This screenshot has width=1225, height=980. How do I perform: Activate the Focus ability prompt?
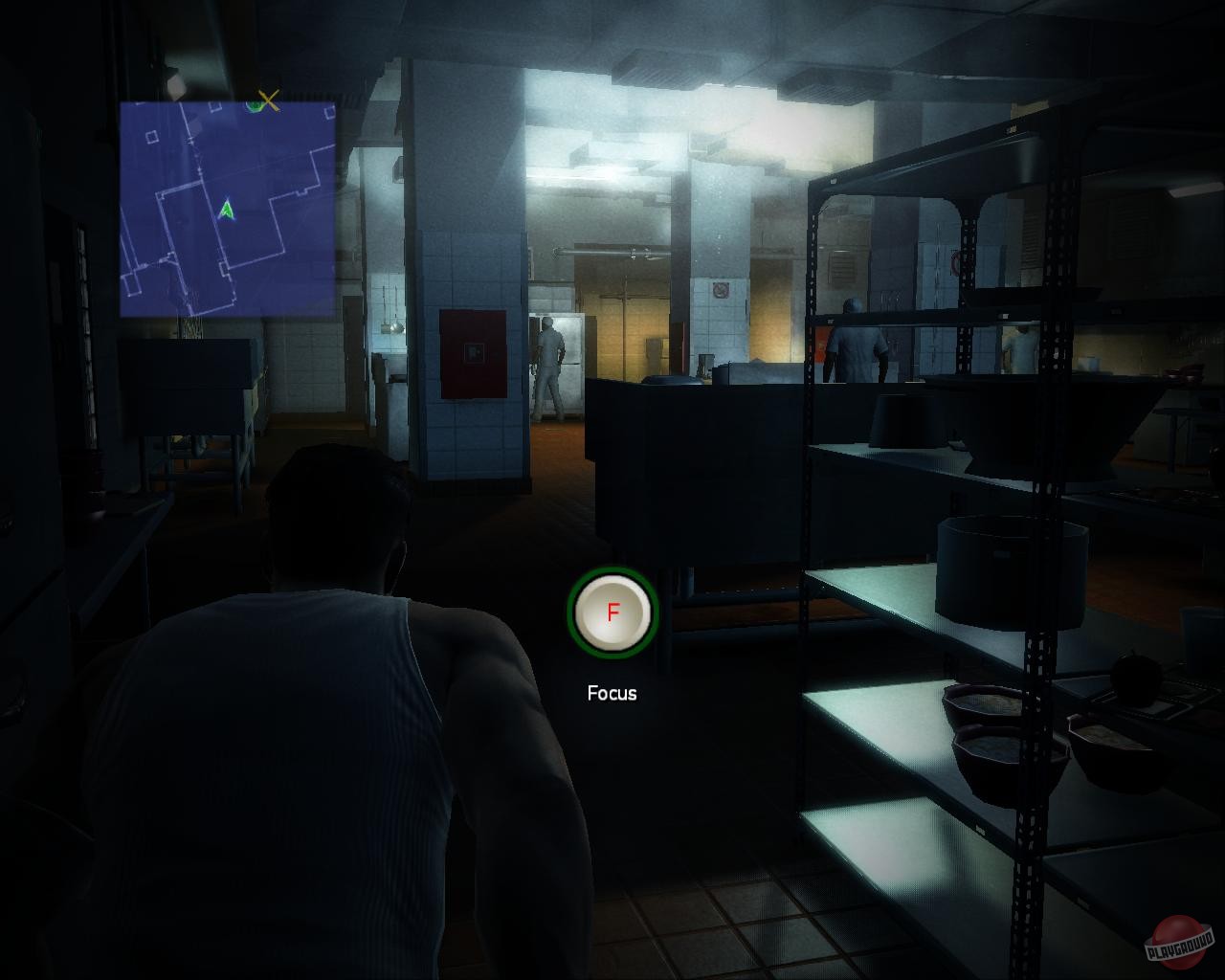pos(613,612)
